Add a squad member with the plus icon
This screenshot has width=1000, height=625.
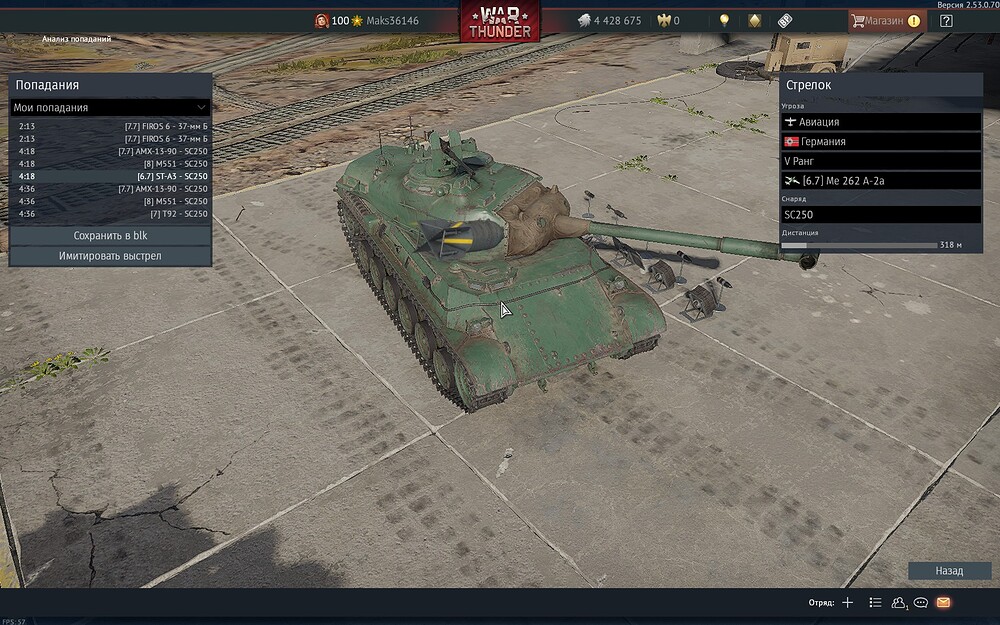848,603
